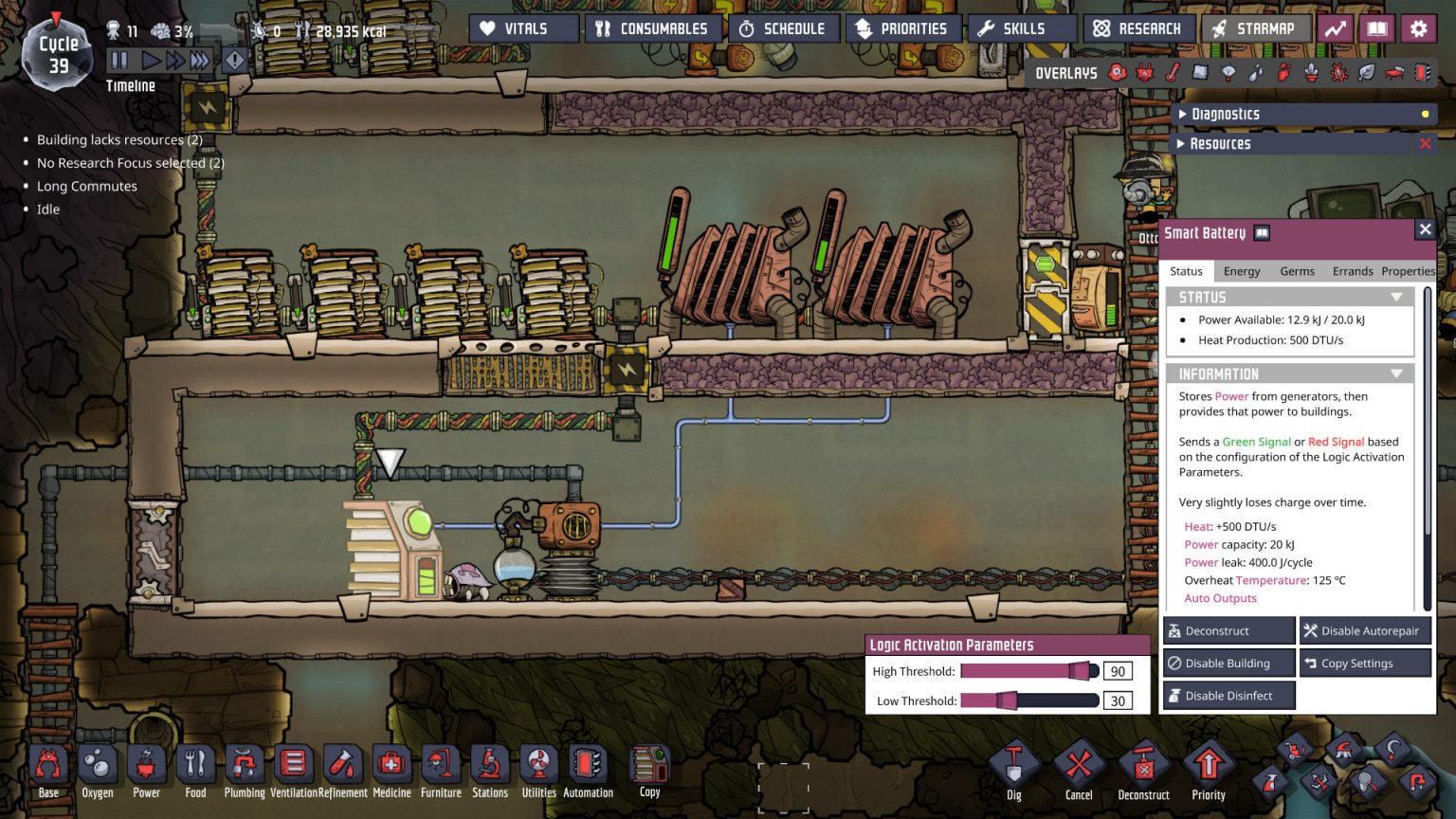
Task: Click Disable Building on the Smart Battery
Action: click(x=1228, y=663)
